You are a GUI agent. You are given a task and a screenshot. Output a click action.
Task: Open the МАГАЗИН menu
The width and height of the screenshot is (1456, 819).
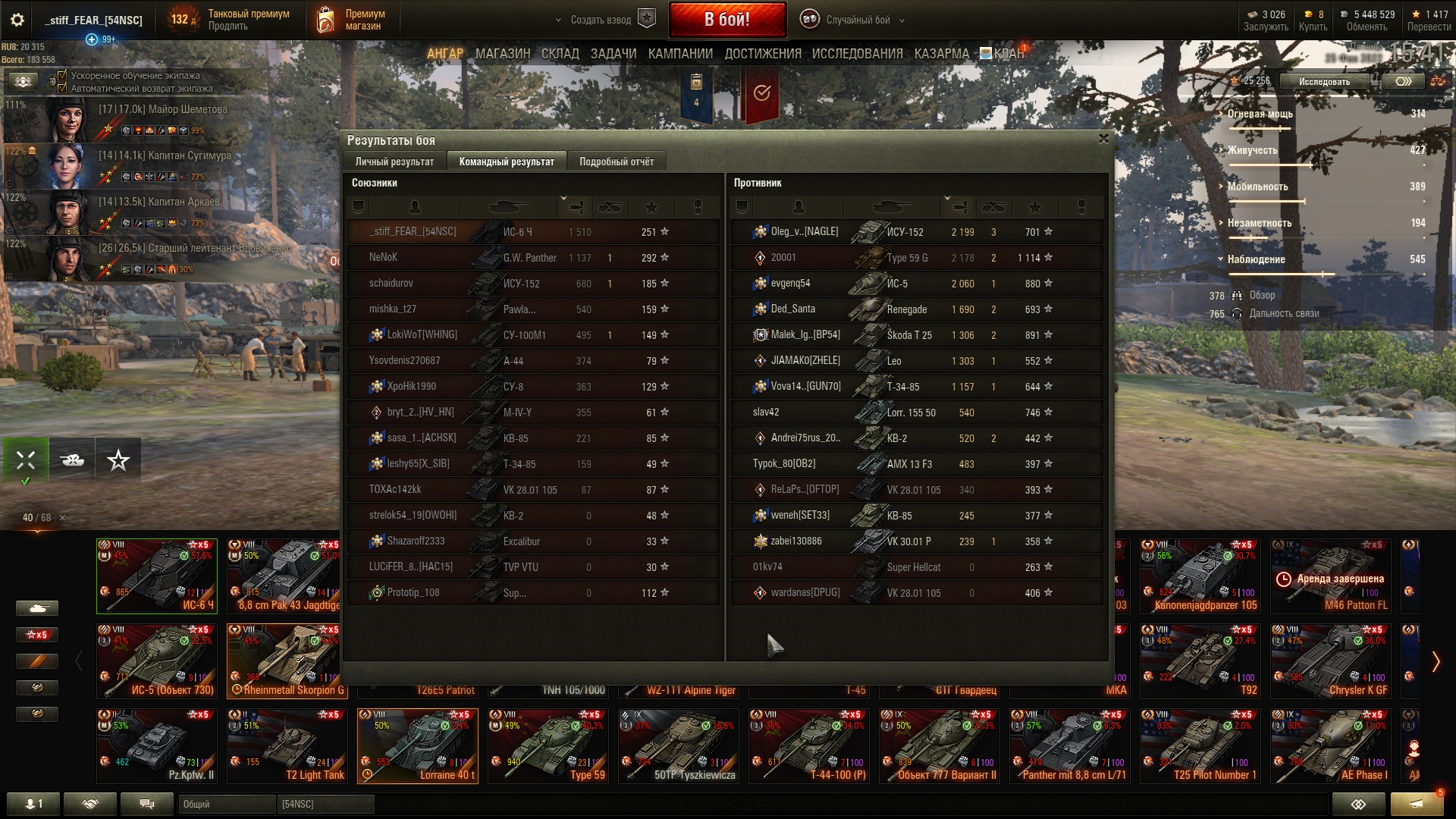point(502,54)
